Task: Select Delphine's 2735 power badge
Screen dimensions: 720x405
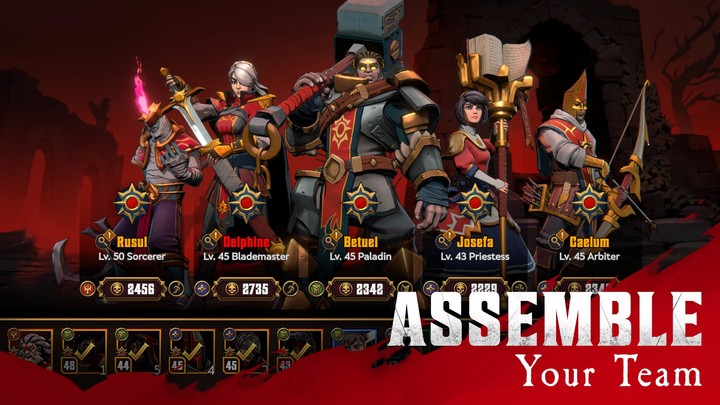Action: pos(247,289)
